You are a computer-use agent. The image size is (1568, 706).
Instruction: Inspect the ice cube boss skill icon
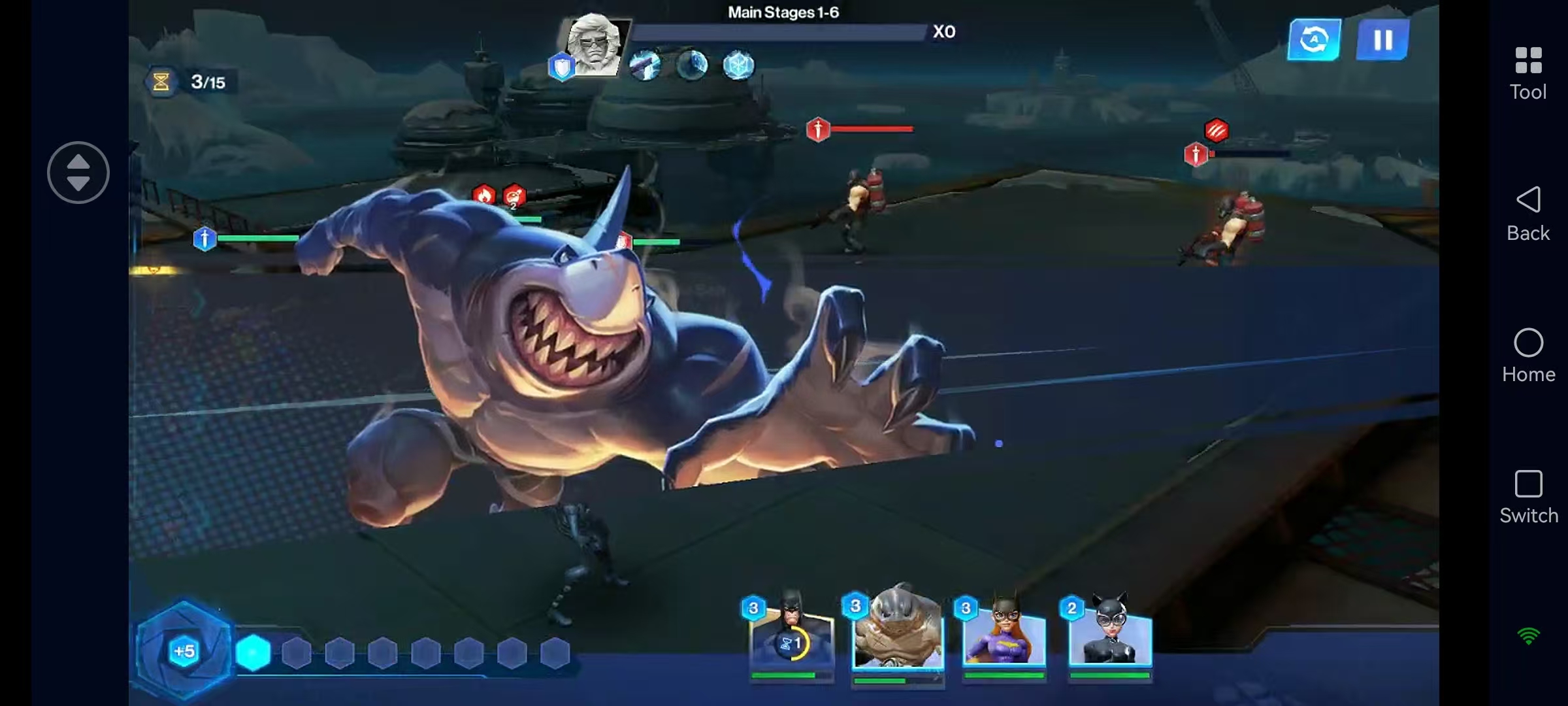tap(738, 65)
